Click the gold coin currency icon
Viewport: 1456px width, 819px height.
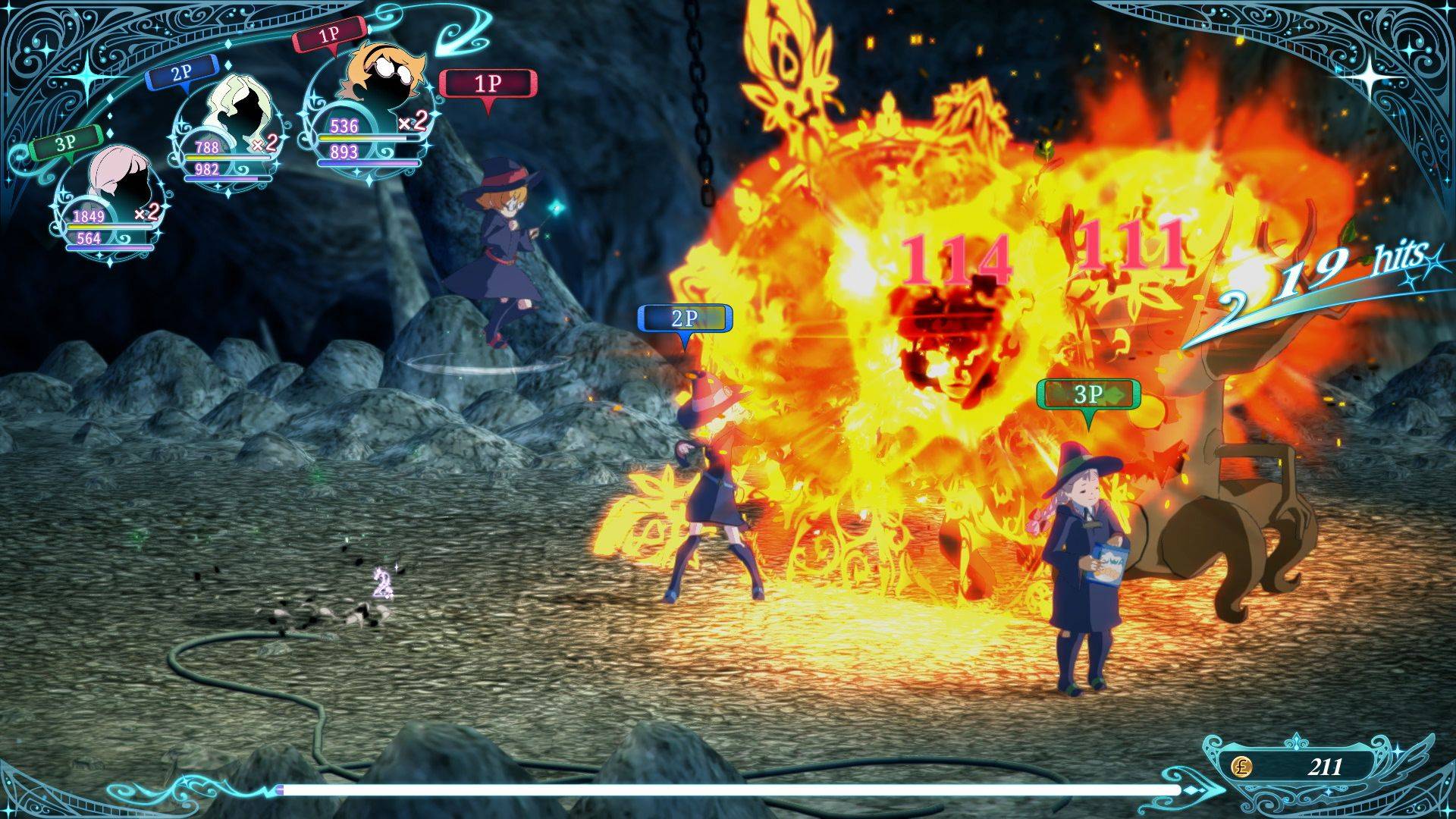tap(1242, 767)
